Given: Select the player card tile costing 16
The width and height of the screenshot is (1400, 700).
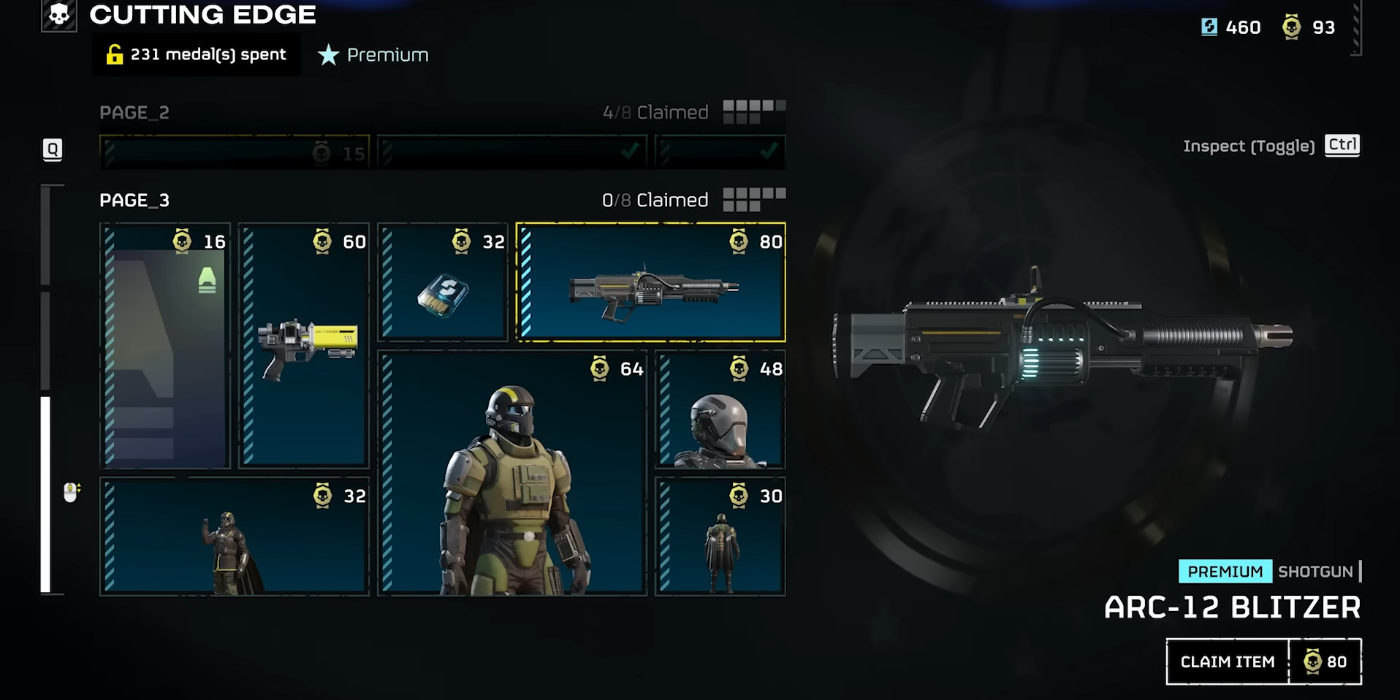Looking at the screenshot, I should click(x=165, y=345).
